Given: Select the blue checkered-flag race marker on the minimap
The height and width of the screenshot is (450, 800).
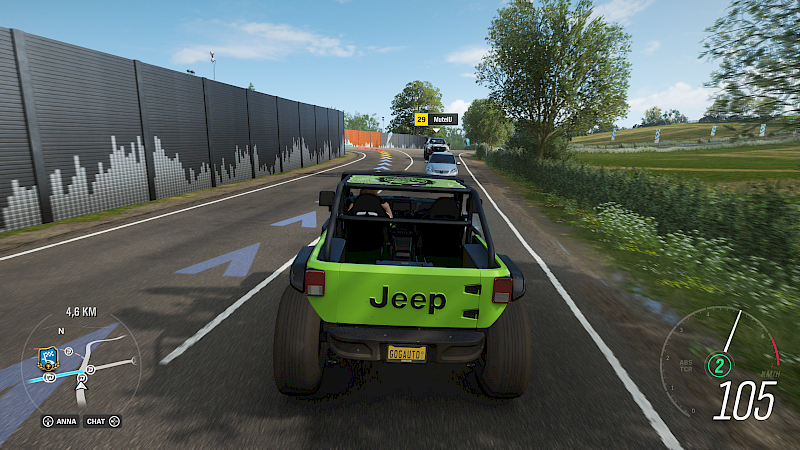Looking at the screenshot, I should click(48, 354).
